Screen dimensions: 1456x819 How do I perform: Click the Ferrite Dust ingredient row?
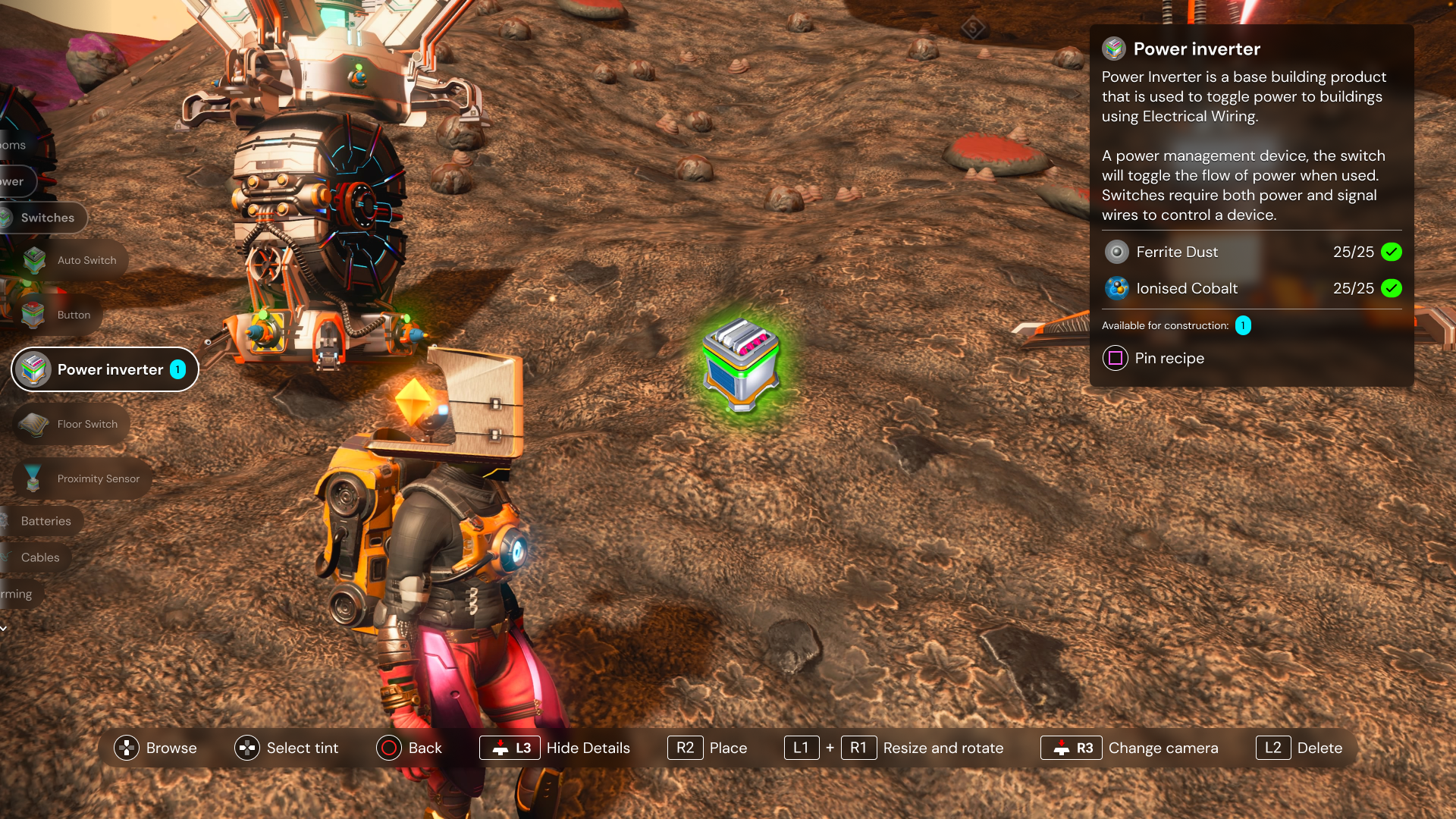(x=1251, y=252)
